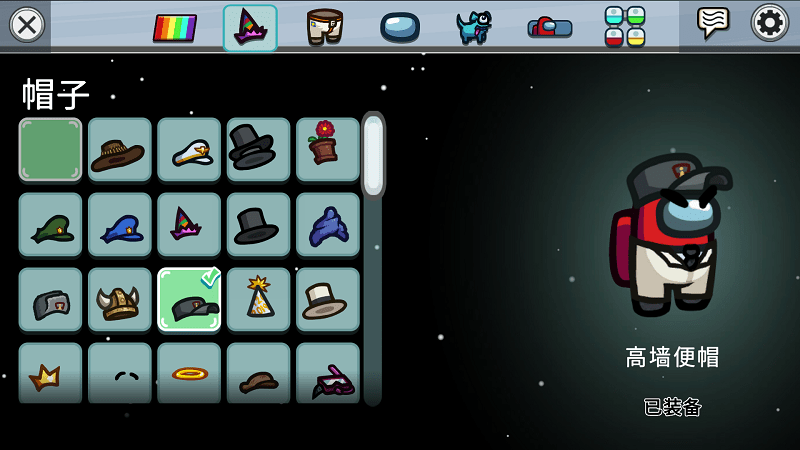Equip the horned viking helmet

119,299
